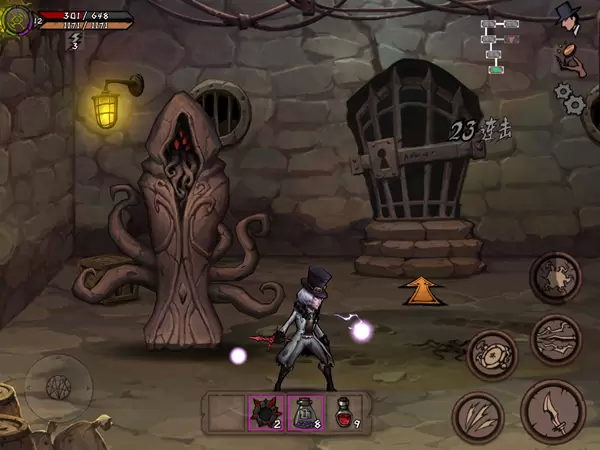Trigger the lightning crack skill

pyautogui.click(x=556, y=339)
